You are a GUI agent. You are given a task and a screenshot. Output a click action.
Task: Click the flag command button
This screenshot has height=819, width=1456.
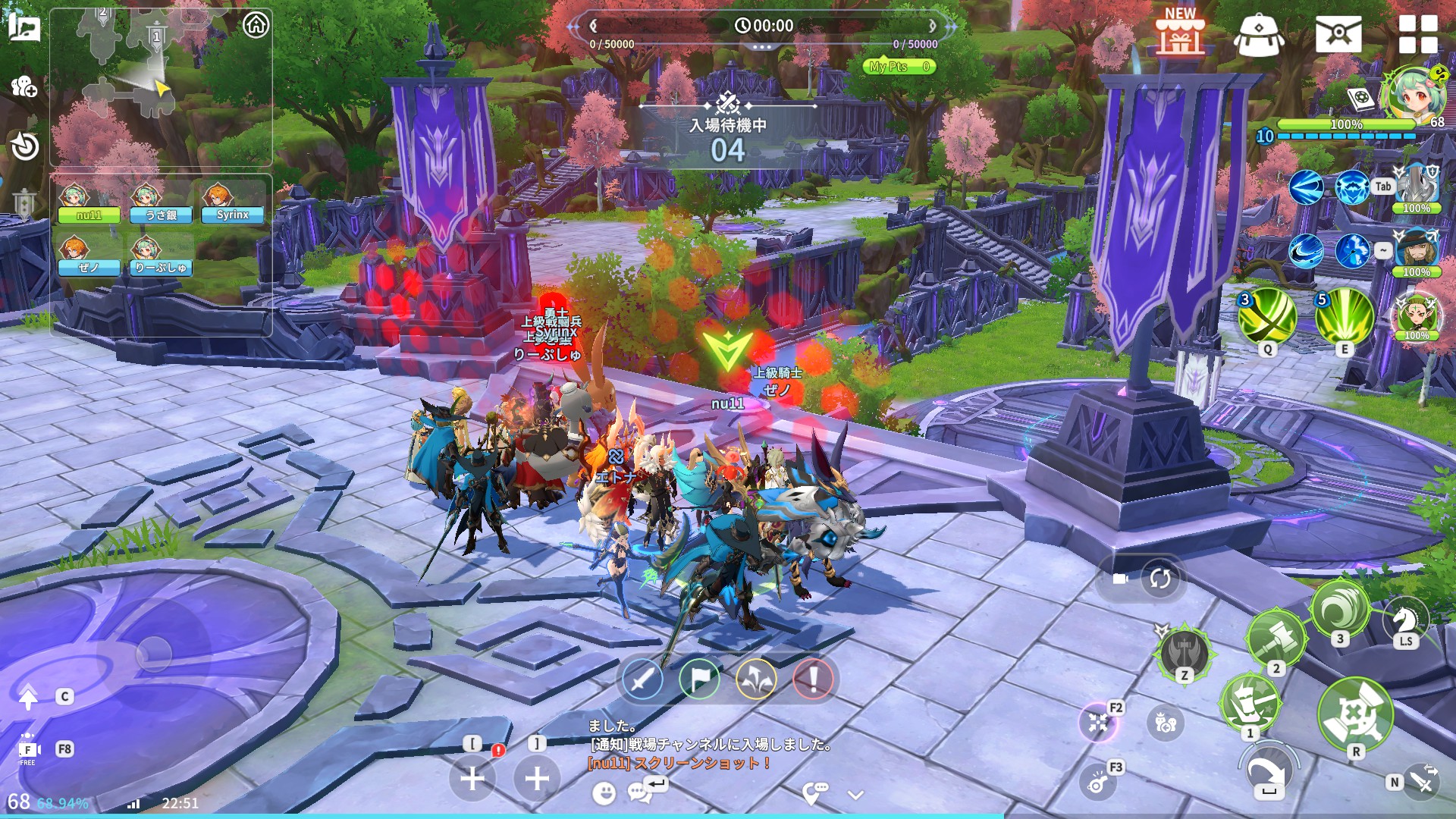(699, 679)
